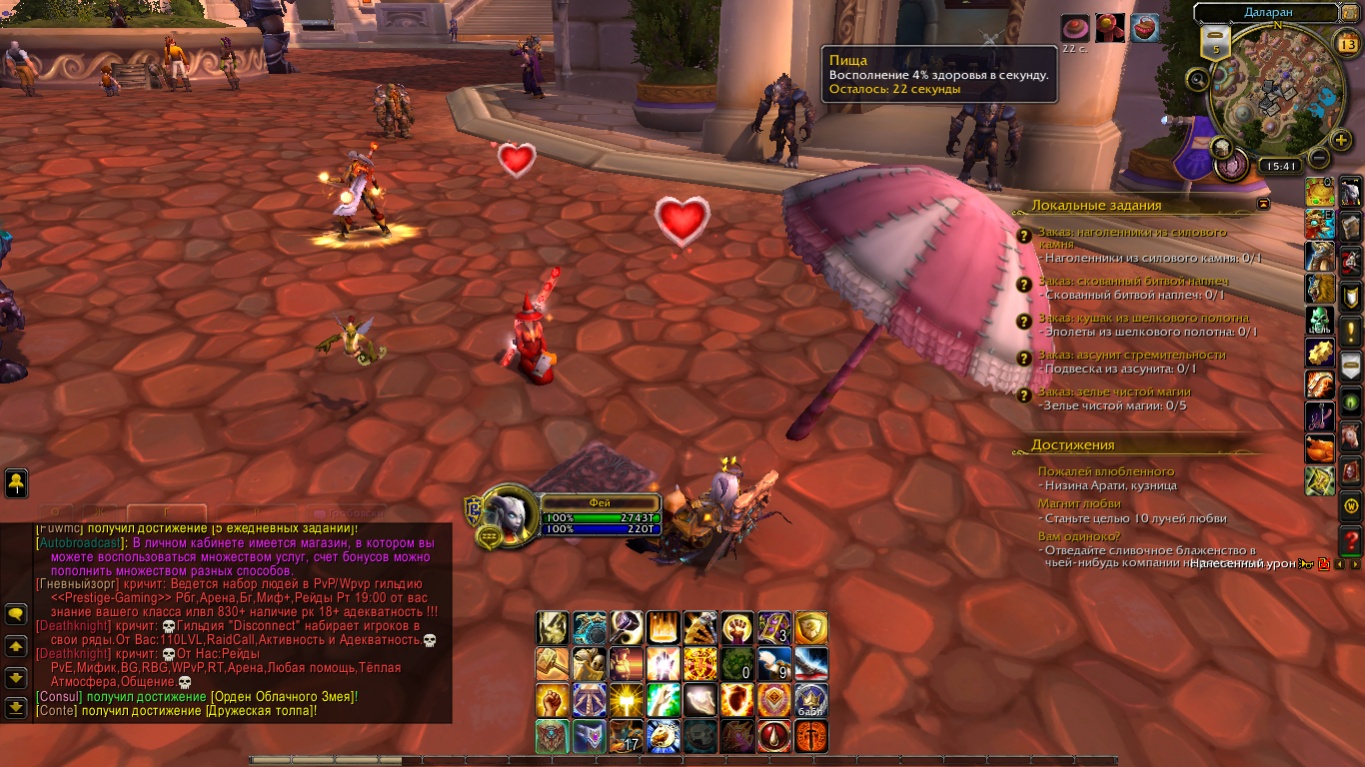Open the love magnet achievement entry
Screen dimensions: 1365x767
pos(1079,504)
